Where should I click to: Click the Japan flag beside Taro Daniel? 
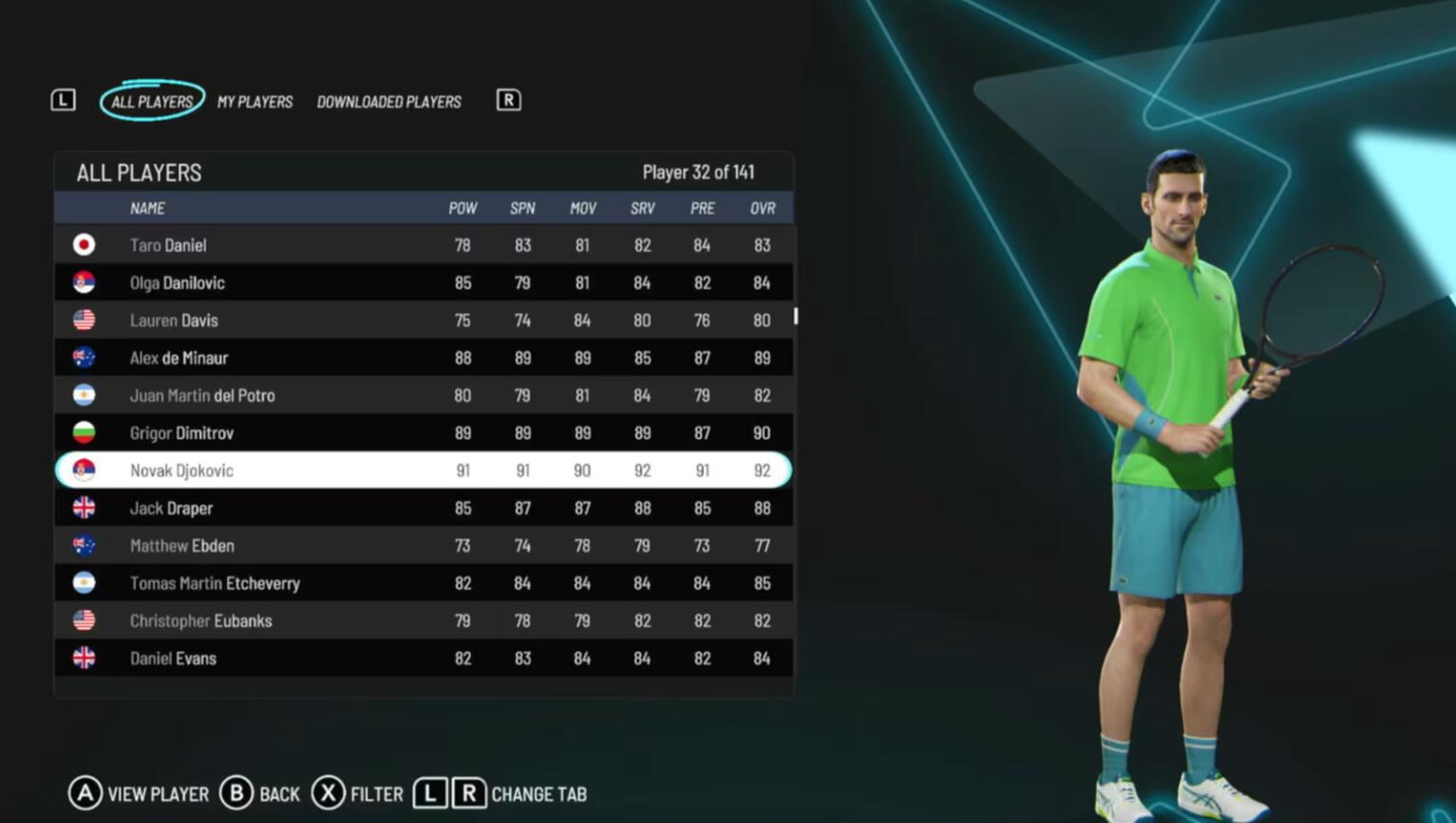coord(84,244)
